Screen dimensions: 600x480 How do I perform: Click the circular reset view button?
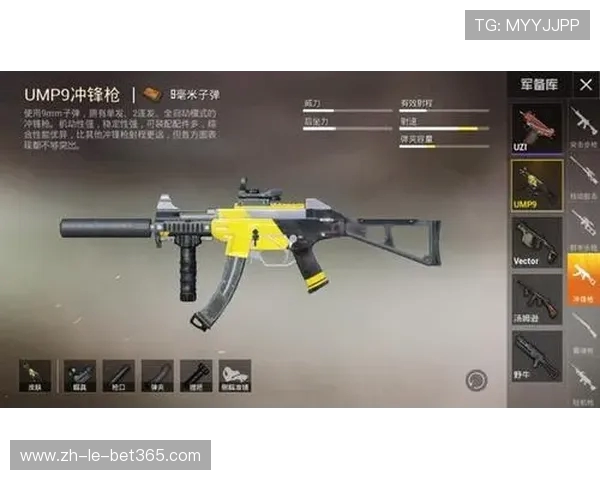476,379
